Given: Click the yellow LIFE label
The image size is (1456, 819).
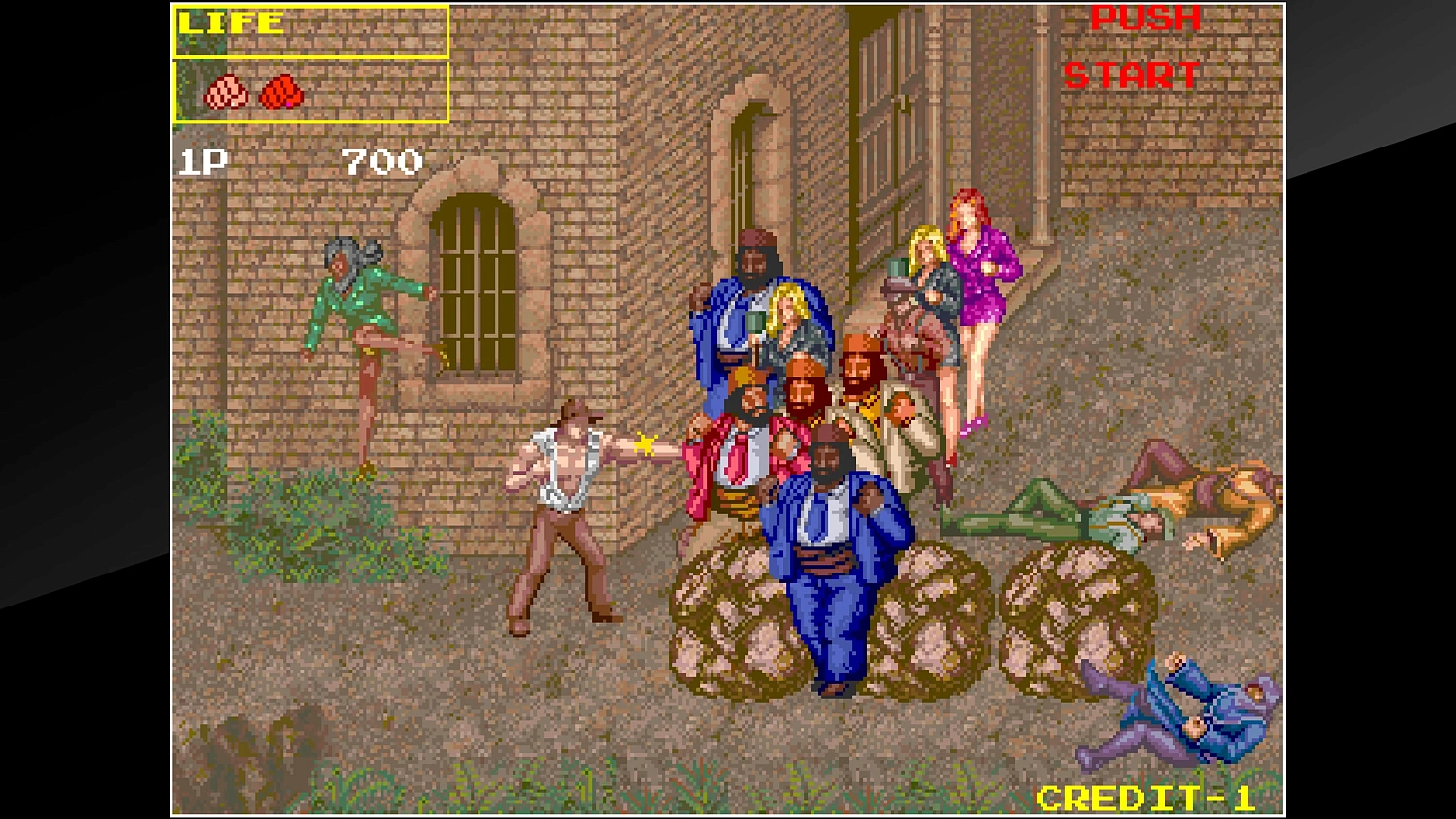Looking at the screenshot, I should tap(230, 21).
